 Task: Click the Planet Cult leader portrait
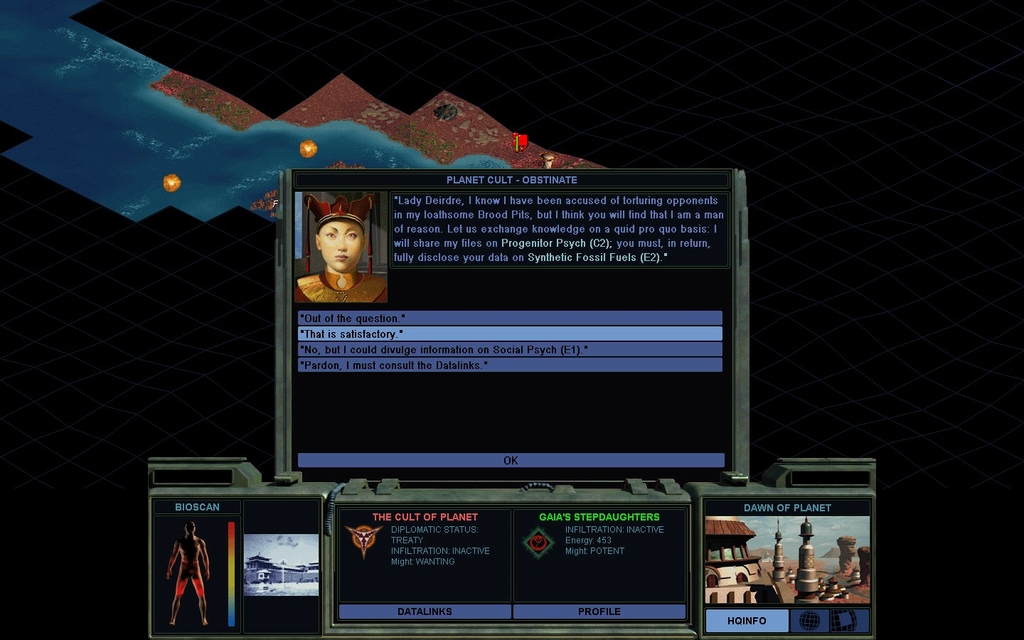click(x=341, y=247)
